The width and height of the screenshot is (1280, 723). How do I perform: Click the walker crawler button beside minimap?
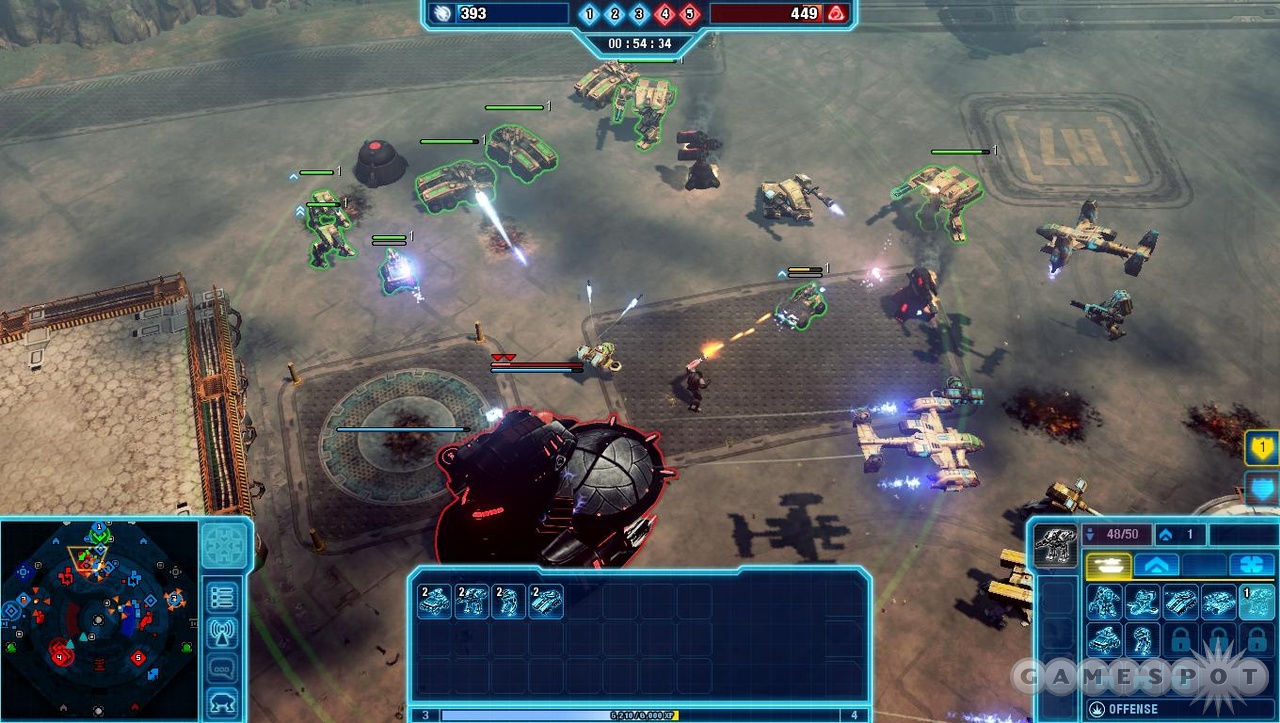point(222,701)
